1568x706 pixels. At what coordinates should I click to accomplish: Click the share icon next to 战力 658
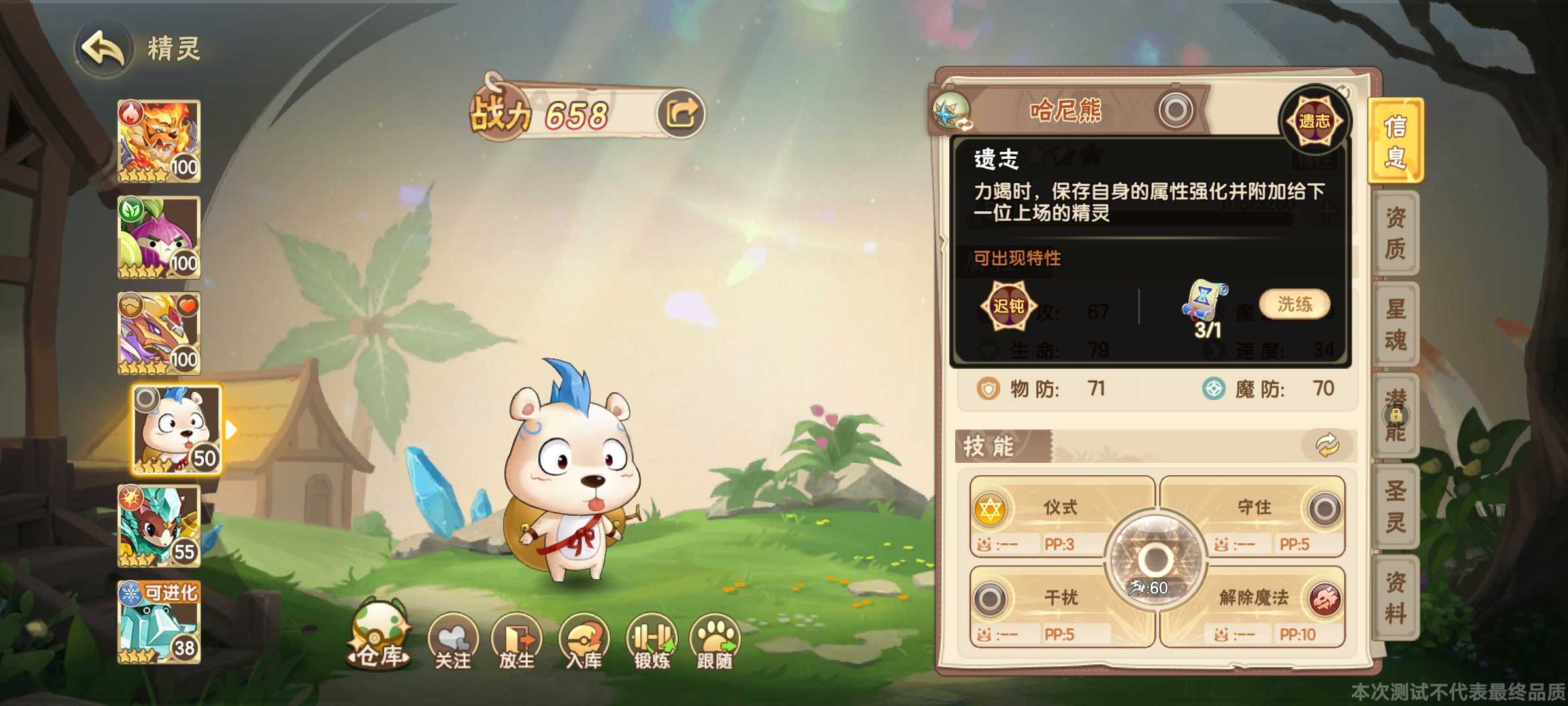tap(682, 112)
